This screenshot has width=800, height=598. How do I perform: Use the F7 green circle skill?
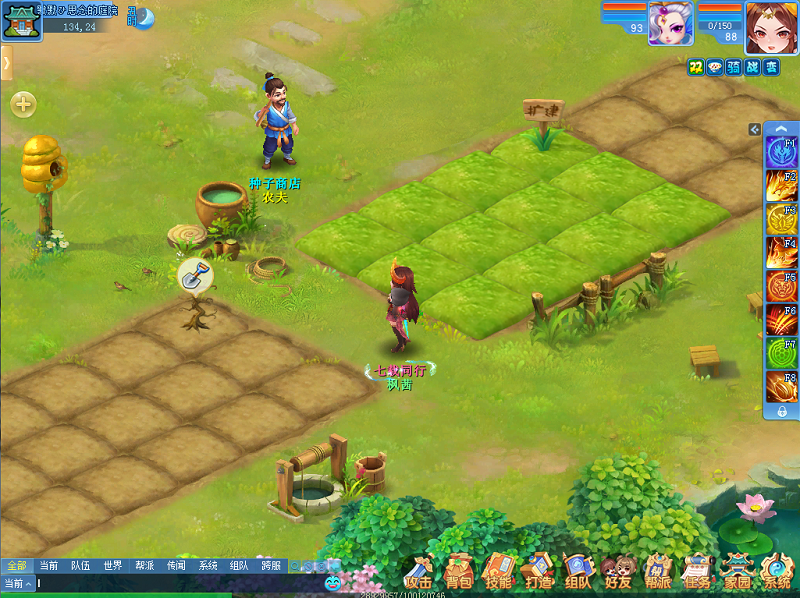780,353
